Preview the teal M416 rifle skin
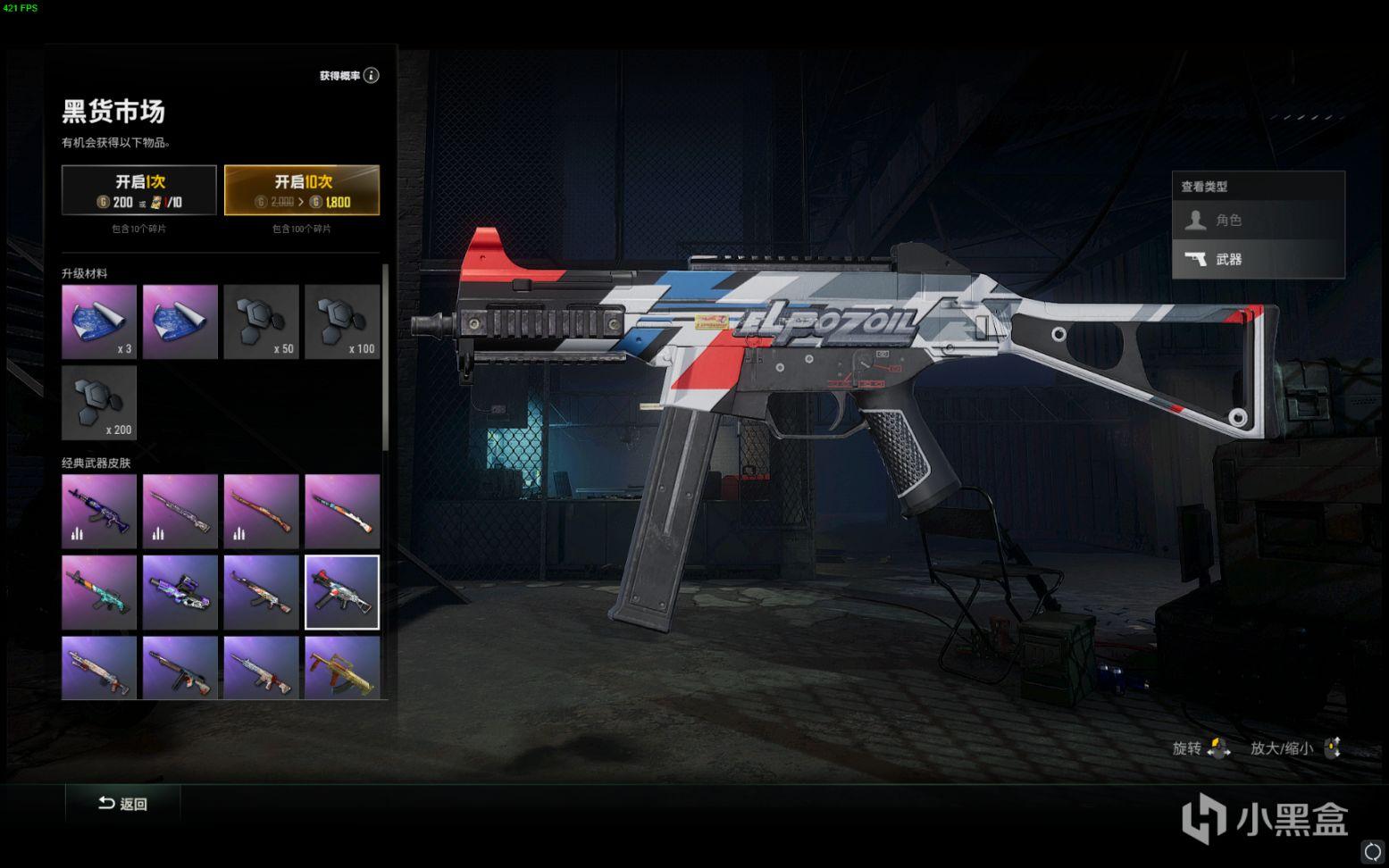Screen dimensions: 1389x868 pos(99,592)
